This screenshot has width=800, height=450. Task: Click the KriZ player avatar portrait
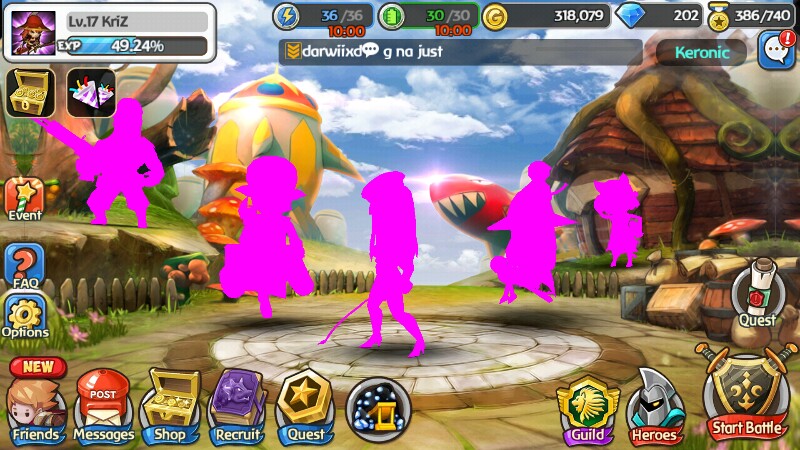[33, 32]
